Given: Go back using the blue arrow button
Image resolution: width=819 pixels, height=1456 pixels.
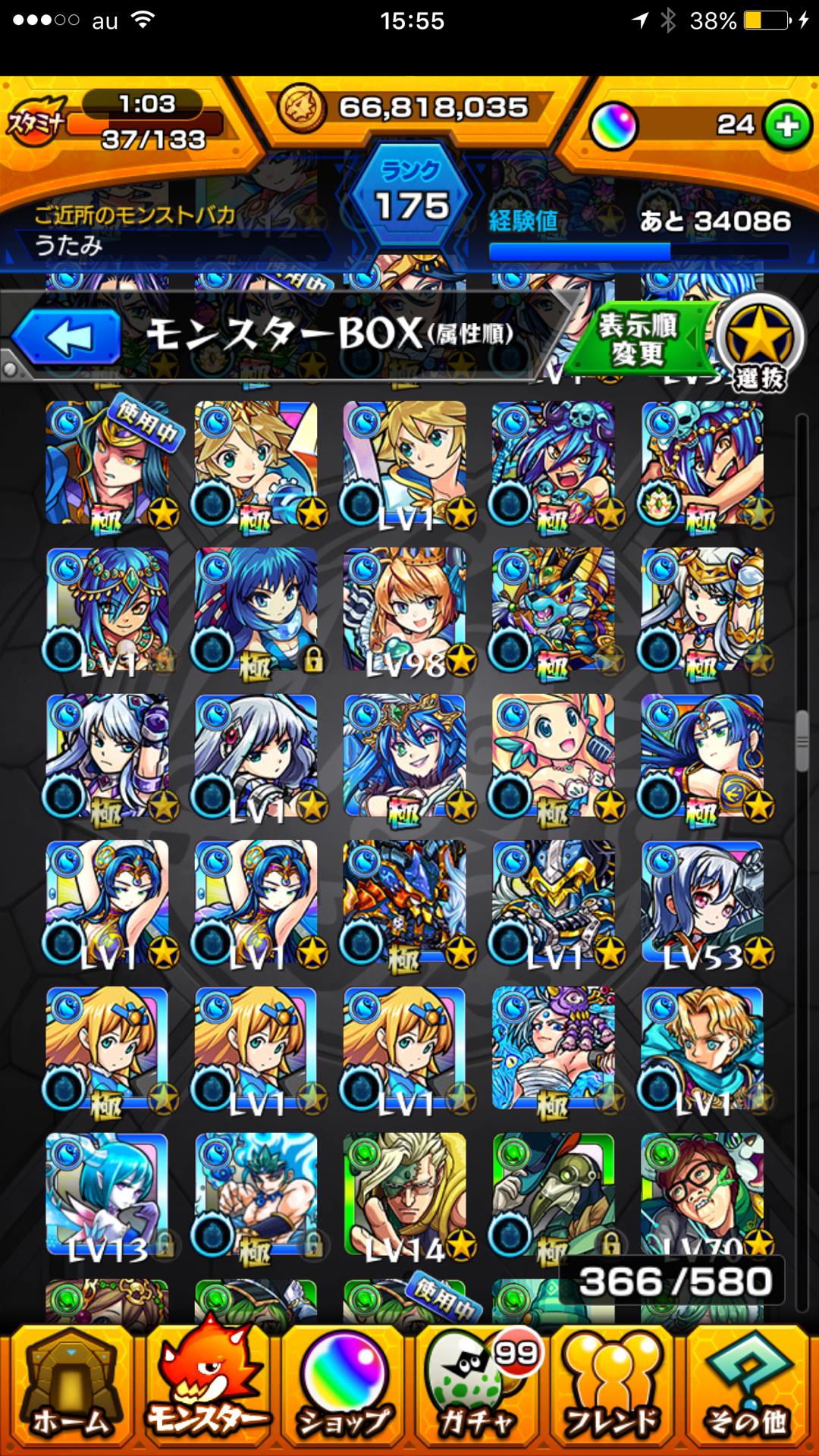Looking at the screenshot, I should pos(67,337).
